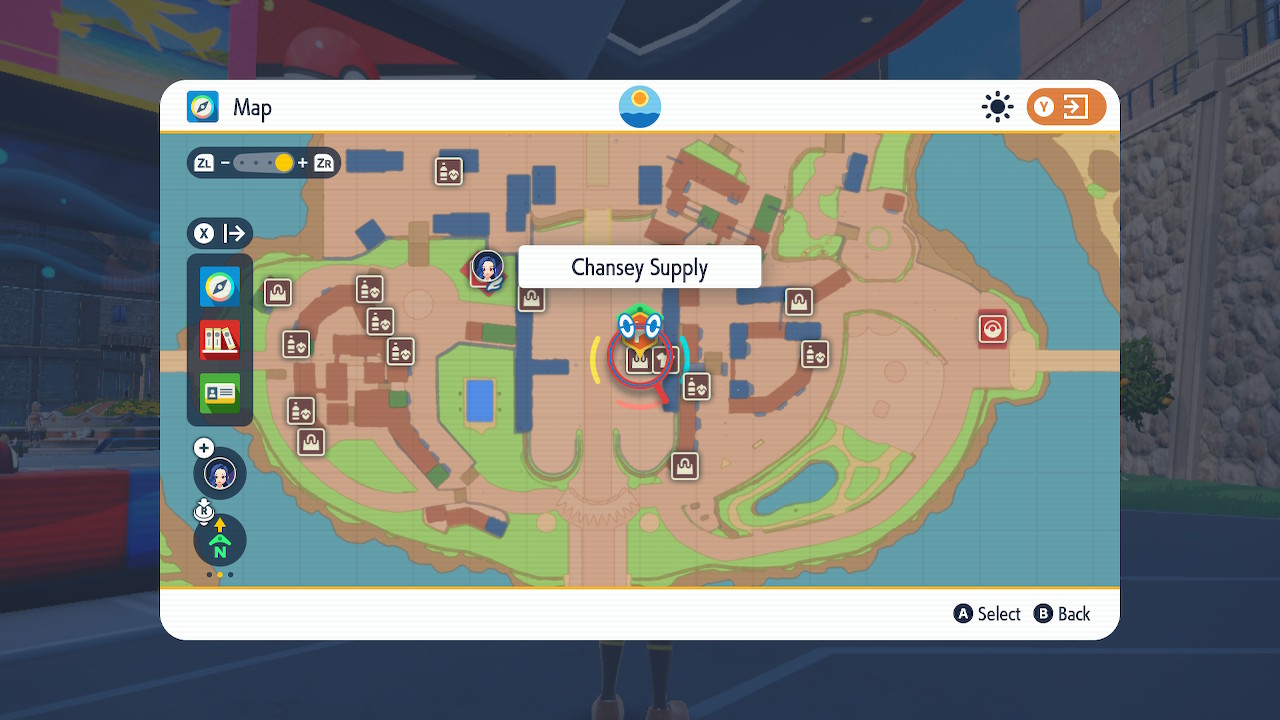Select the red Pokémon Center map marker
Screen dimensions: 1280x720
click(992, 329)
